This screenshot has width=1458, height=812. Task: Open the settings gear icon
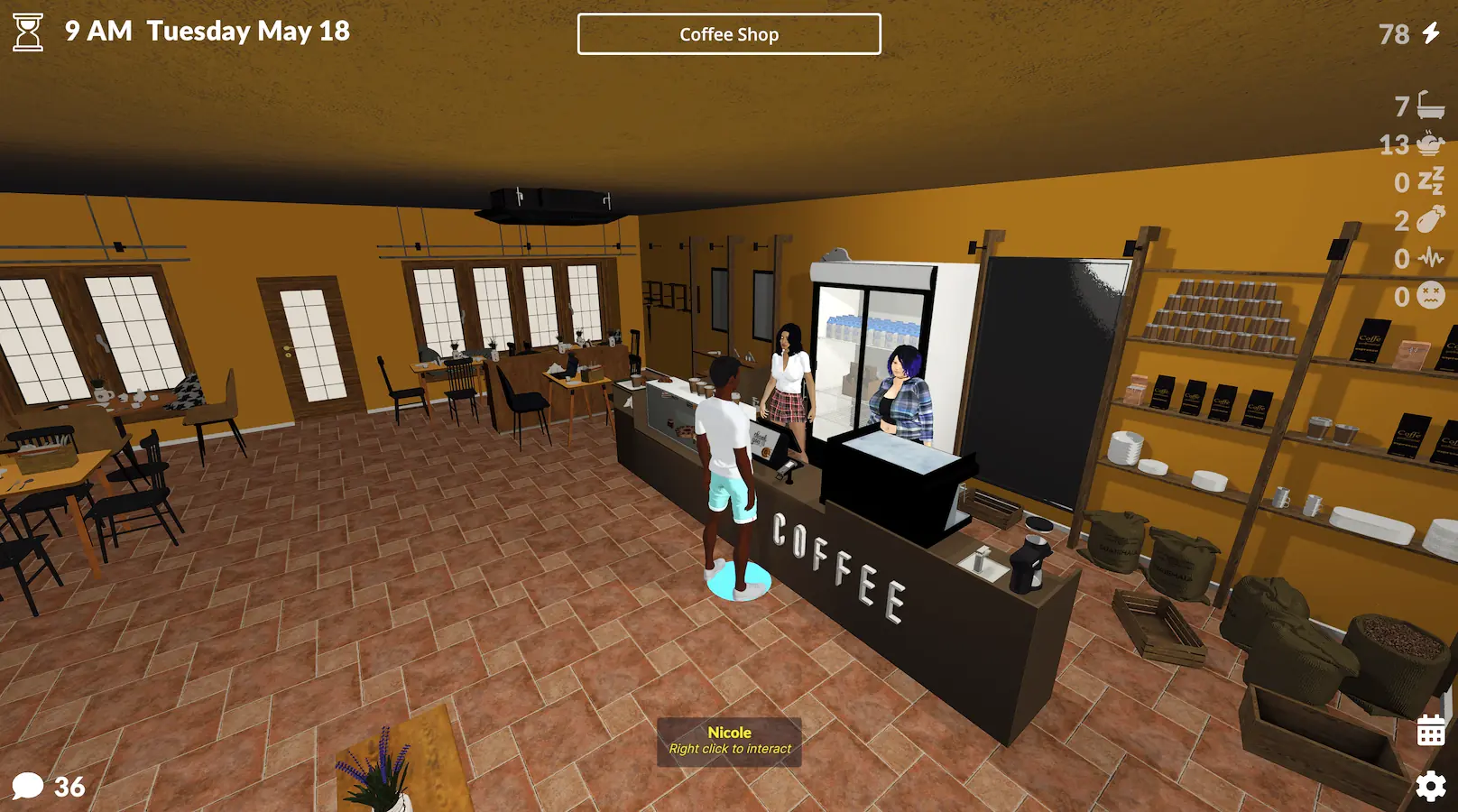(x=1430, y=787)
